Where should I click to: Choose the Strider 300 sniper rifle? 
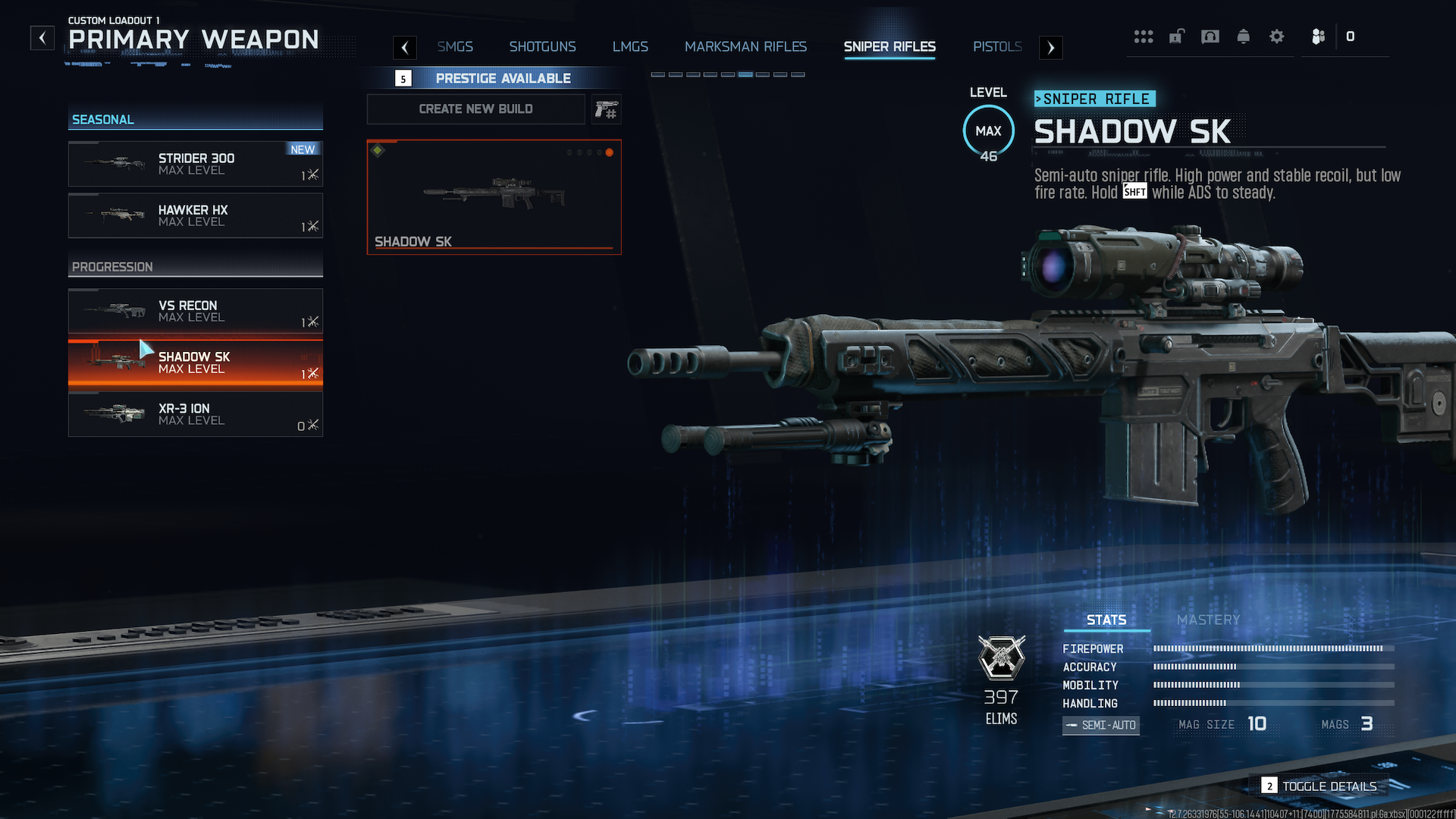(196, 164)
